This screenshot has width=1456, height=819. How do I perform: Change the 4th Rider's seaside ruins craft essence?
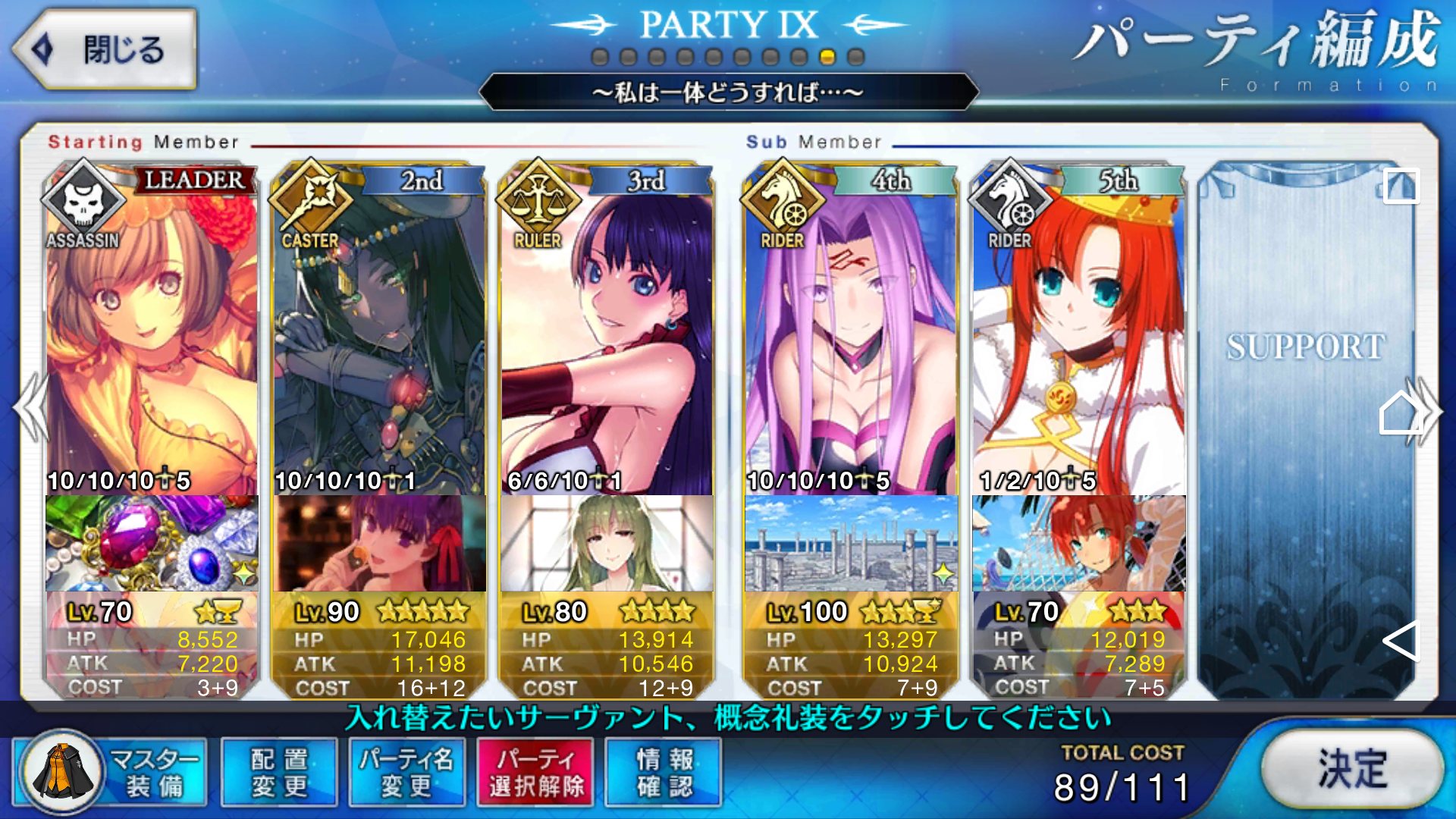point(851,543)
